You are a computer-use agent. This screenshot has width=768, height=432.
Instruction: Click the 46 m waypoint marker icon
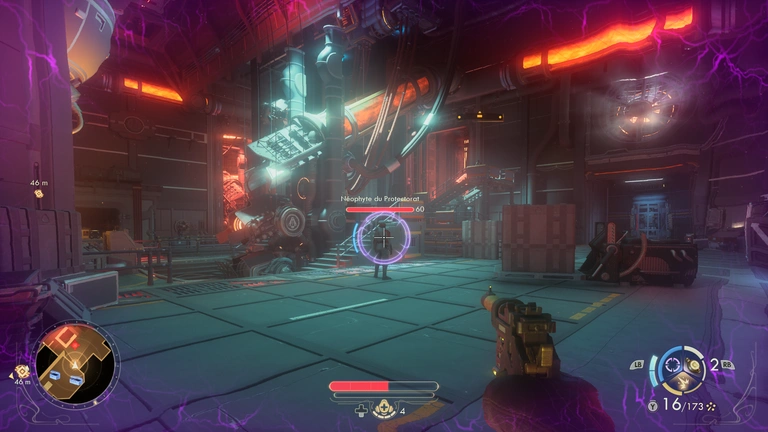[x=40, y=194]
